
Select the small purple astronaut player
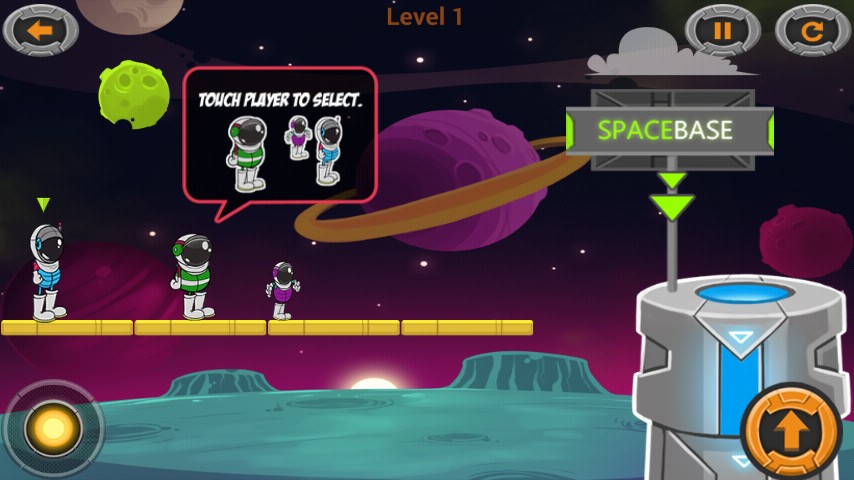(x=283, y=290)
